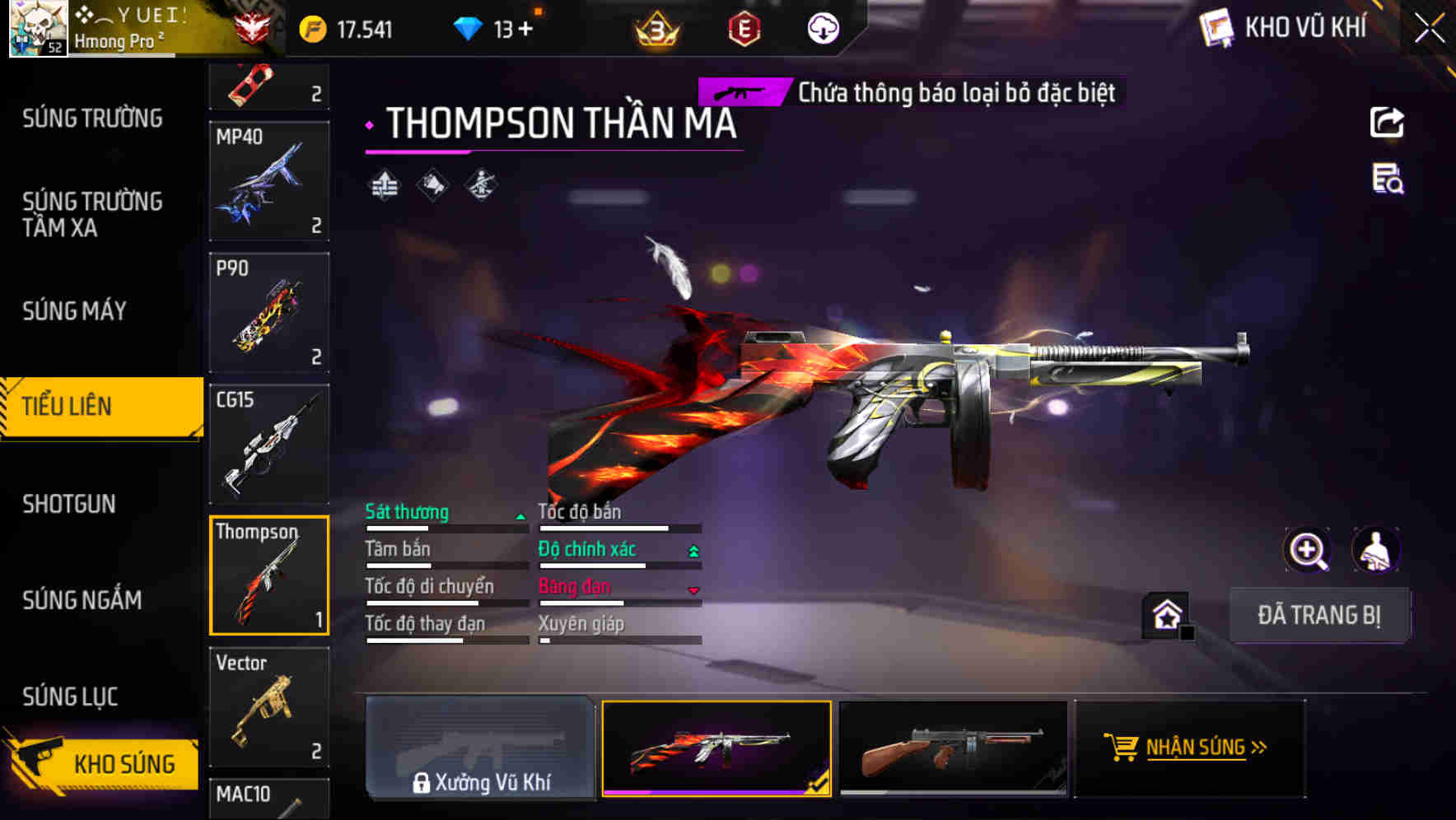Close the weapon vault screen
This screenshot has height=820, width=1456.
click(1430, 28)
